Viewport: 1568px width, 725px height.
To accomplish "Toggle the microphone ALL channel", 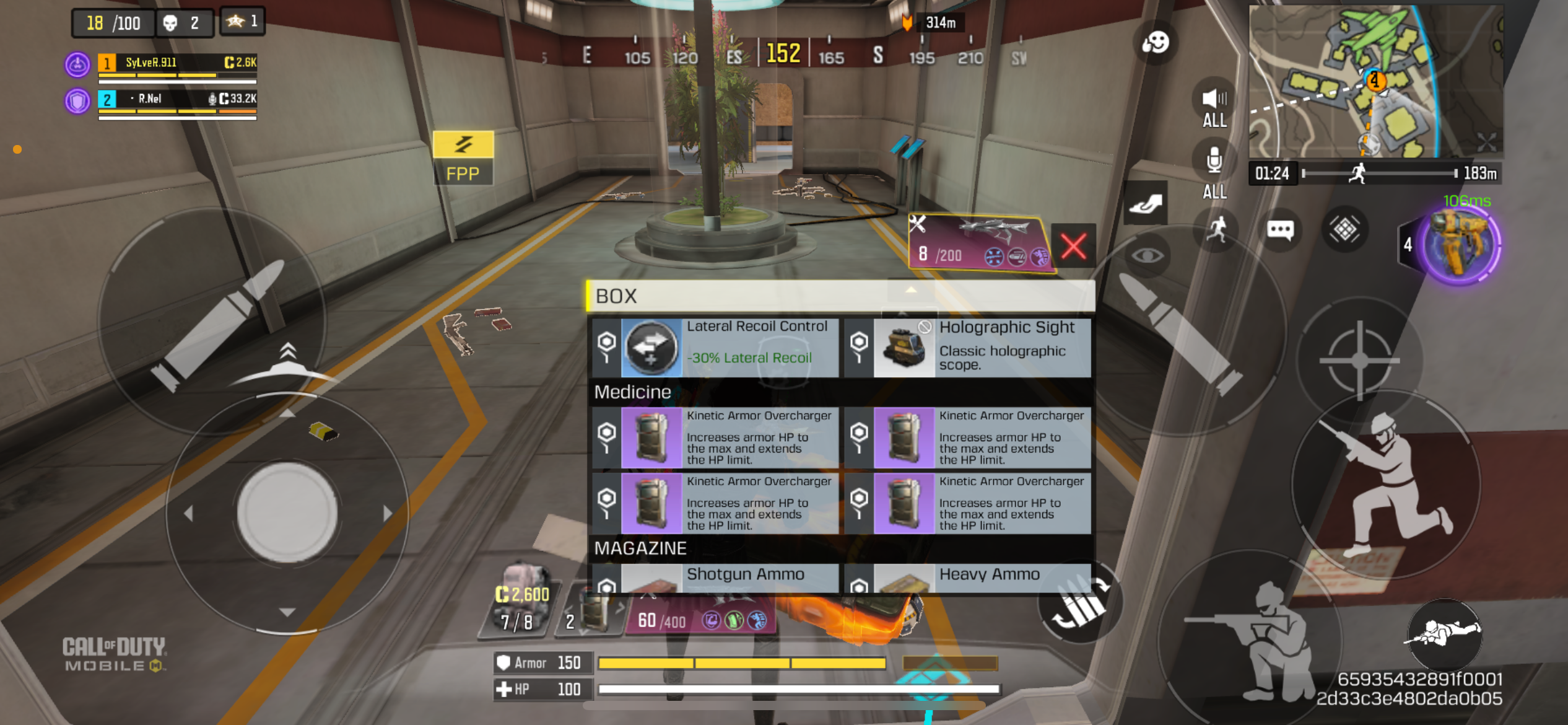I will click(1214, 170).
